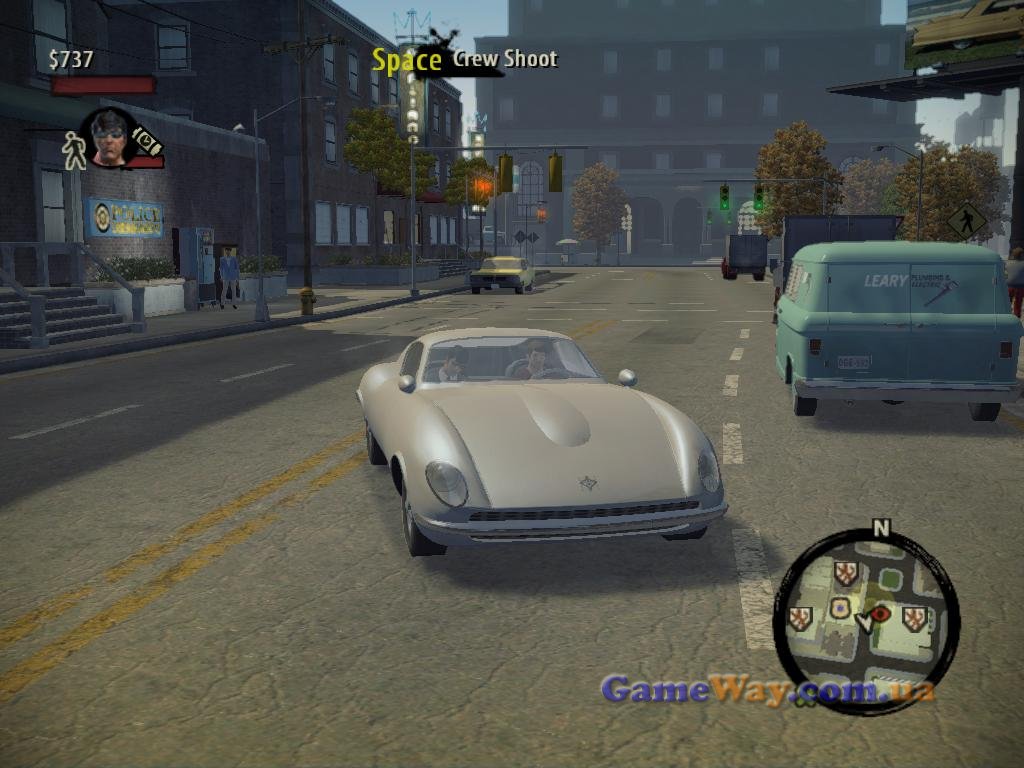This screenshot has width=1024, height=768.
Task: Click the red marker on the minimap
Action: point(880,612)
